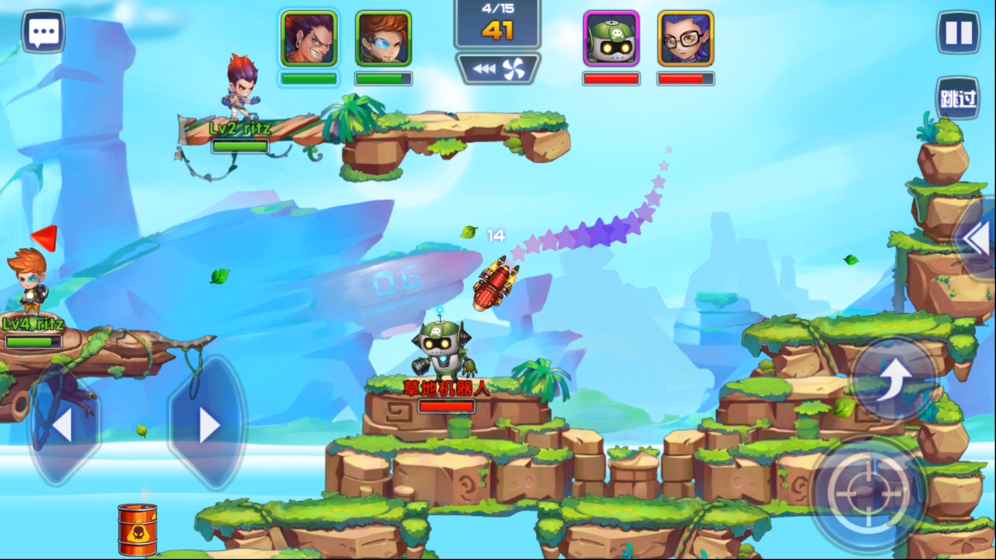Move left with the left arrow pad
This screenshot has width=996, height=560.
[63, 424]
